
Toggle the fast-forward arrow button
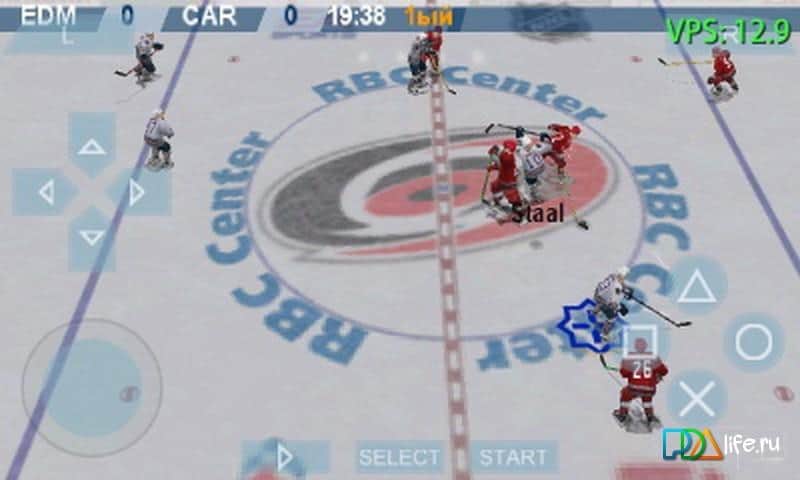coord(285,458)
